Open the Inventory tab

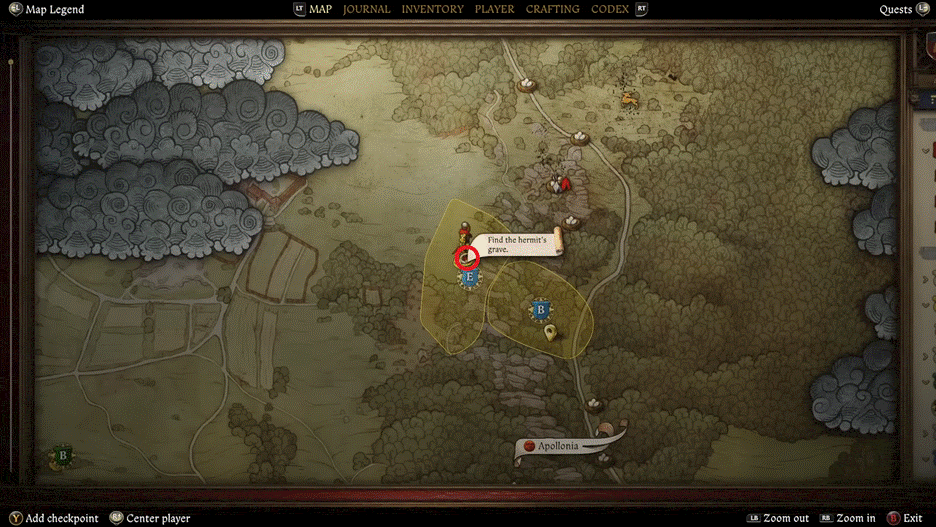coord(432,9)
